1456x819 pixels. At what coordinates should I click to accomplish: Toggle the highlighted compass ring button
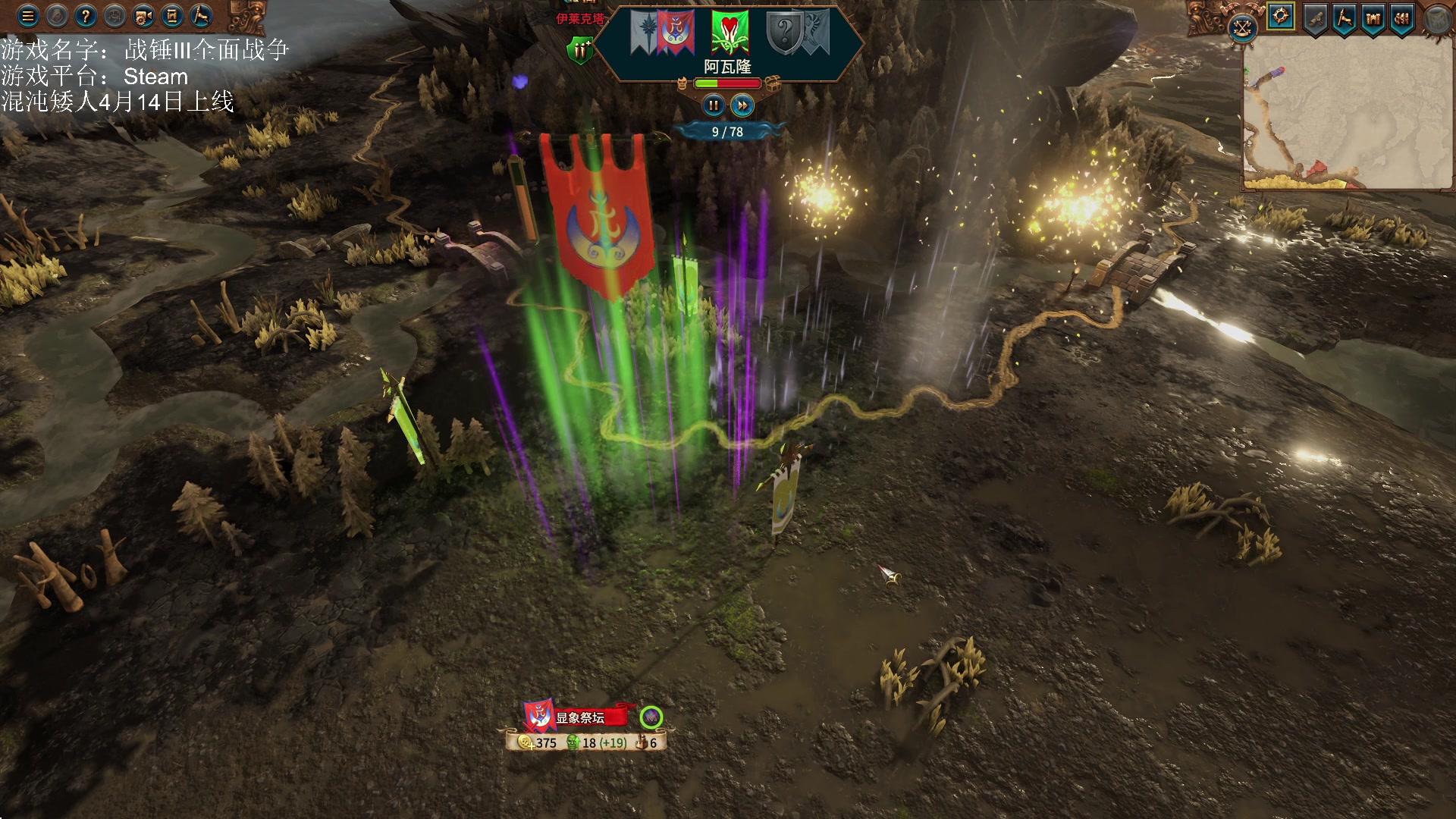pos(1281,17)
